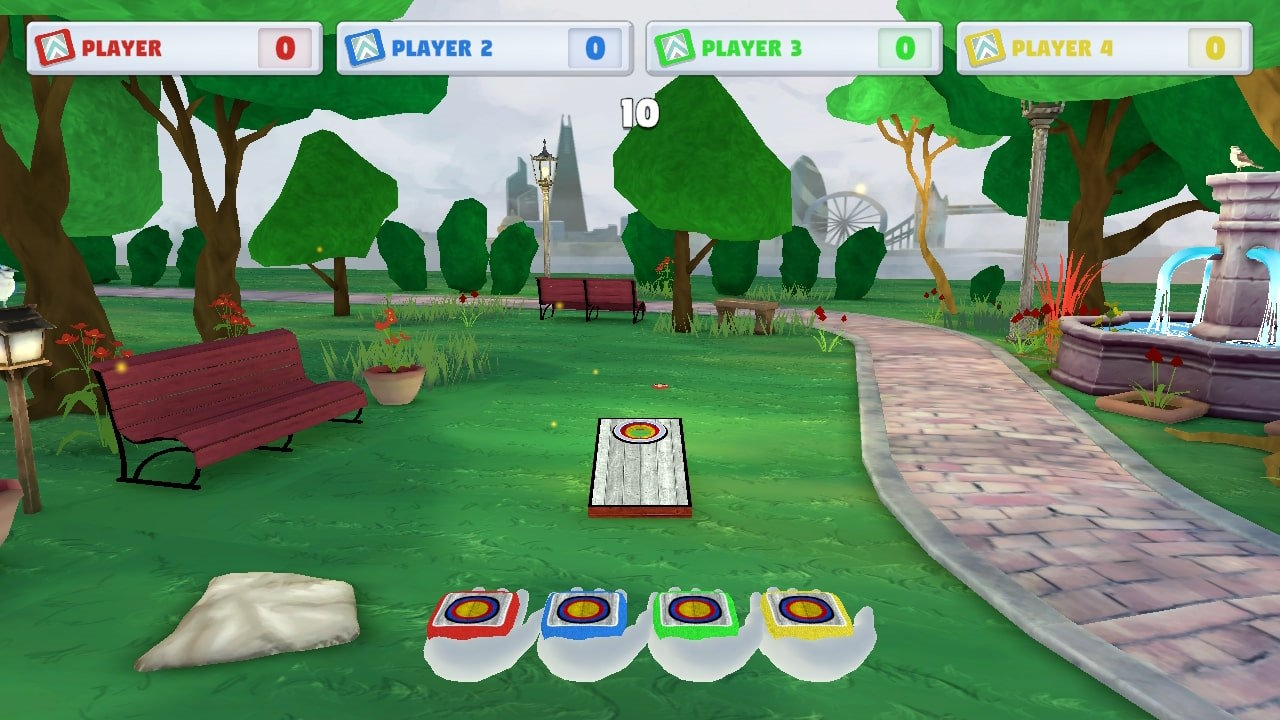1280x720 pixels.
Task: Click the target hole on the toss board
Action: [x=641, y=432]
